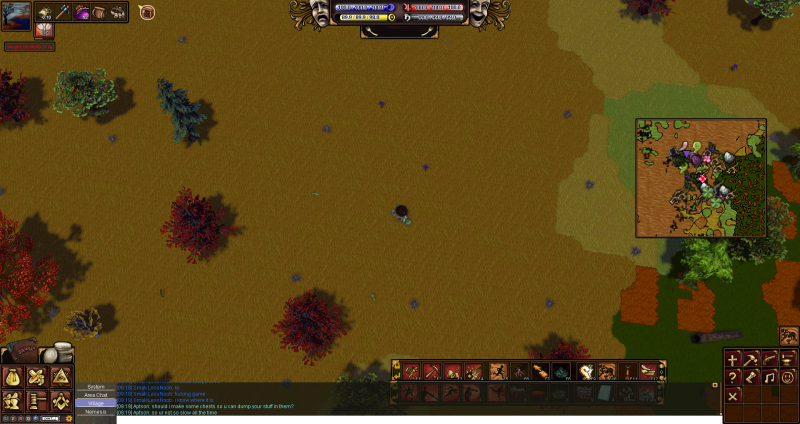Switch to the System chat tab
This screenshot has width=800, height=424.
pyautogui.click(x=96, y=386)
